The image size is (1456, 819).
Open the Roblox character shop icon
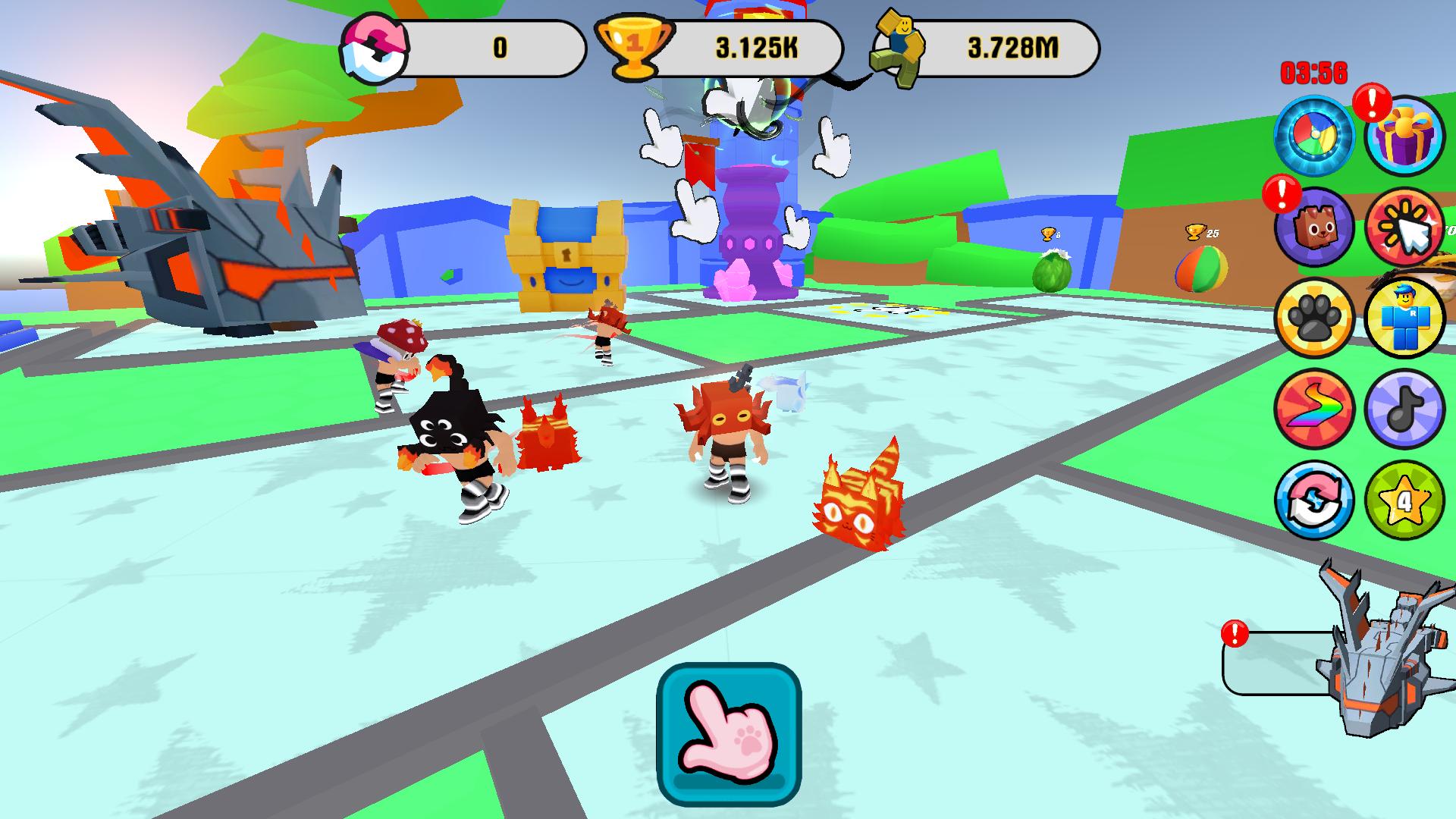tap(1407, 318)
